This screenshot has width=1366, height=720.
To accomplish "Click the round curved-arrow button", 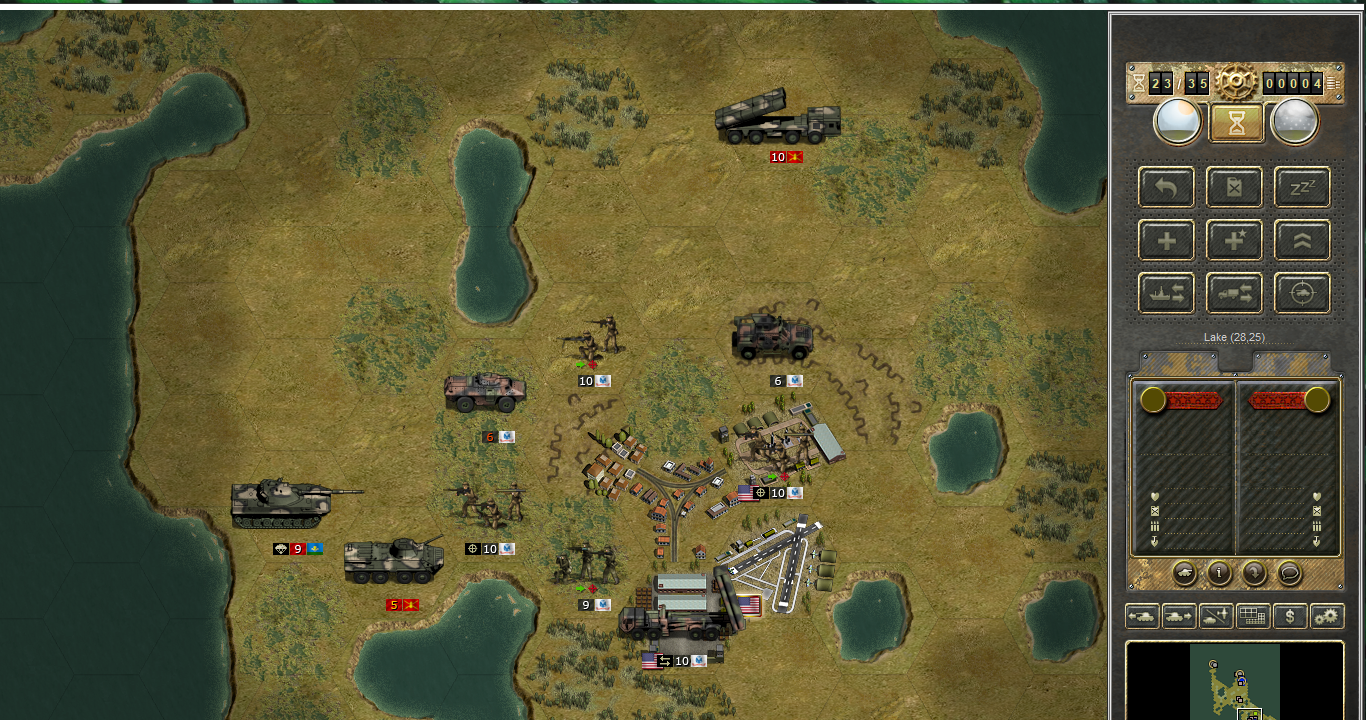I will tap(1254, 573).
